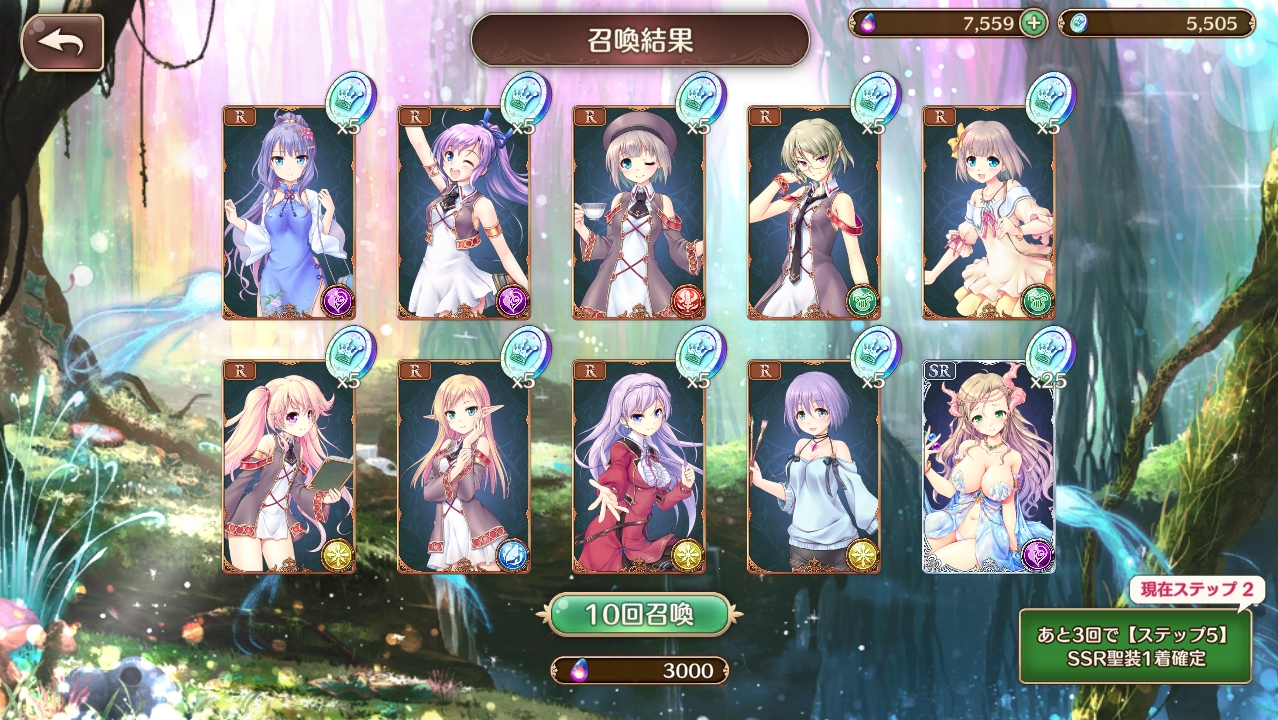The image size is (1278, 720).
Task: Select the SR horned girl card
Action: pyautogui.click(x=987, y=467)
